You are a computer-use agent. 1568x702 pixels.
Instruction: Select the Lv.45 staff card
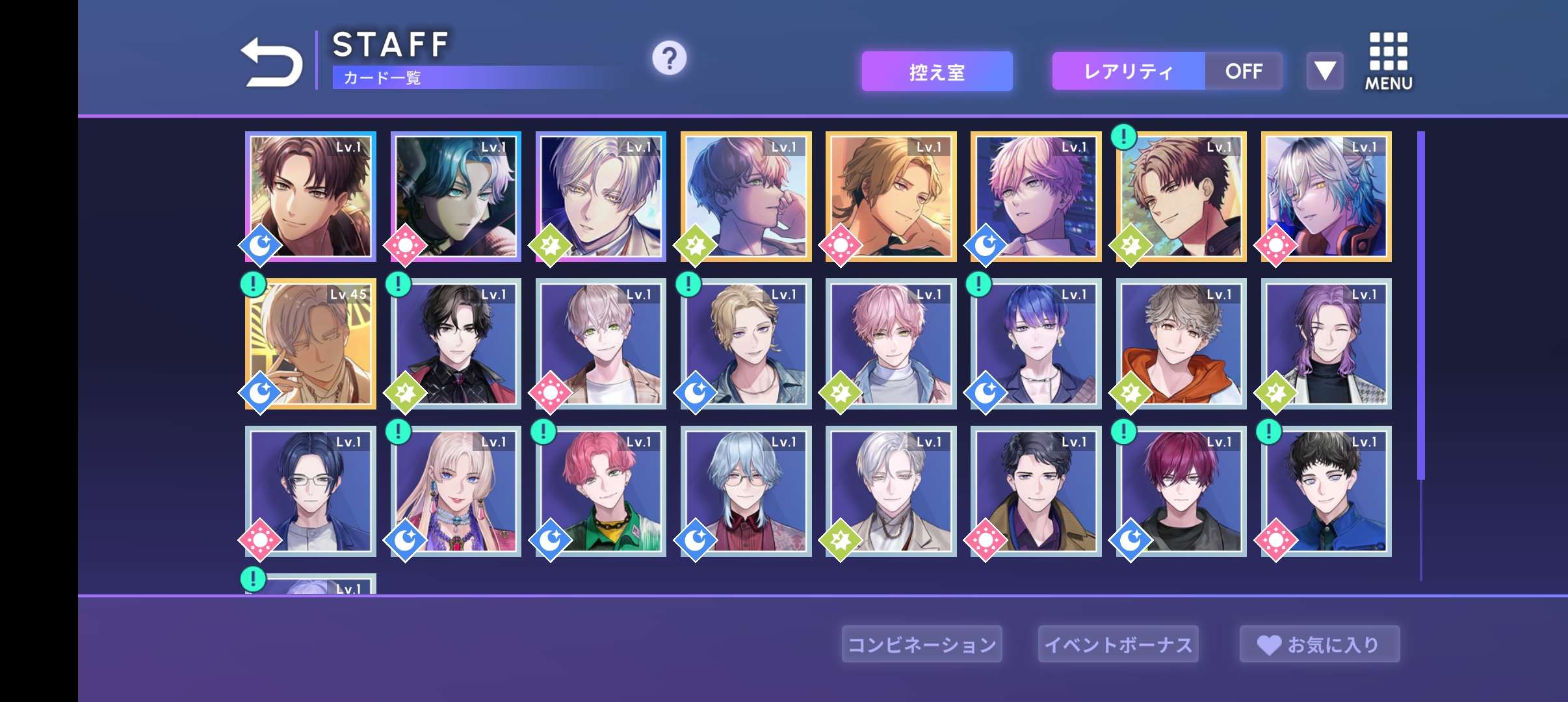click(311, 344)
